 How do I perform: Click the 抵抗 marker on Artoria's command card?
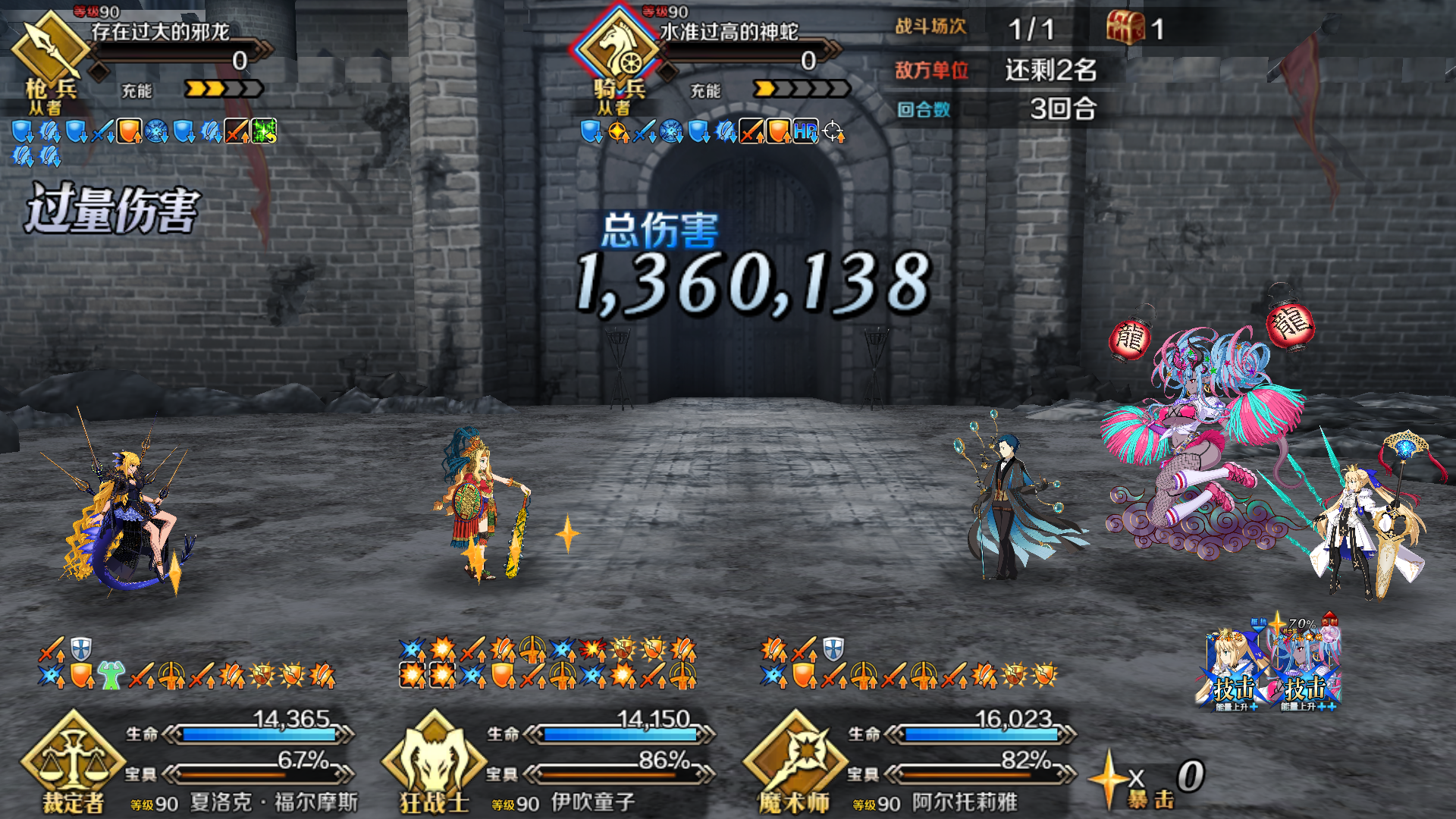[1259, 622]
